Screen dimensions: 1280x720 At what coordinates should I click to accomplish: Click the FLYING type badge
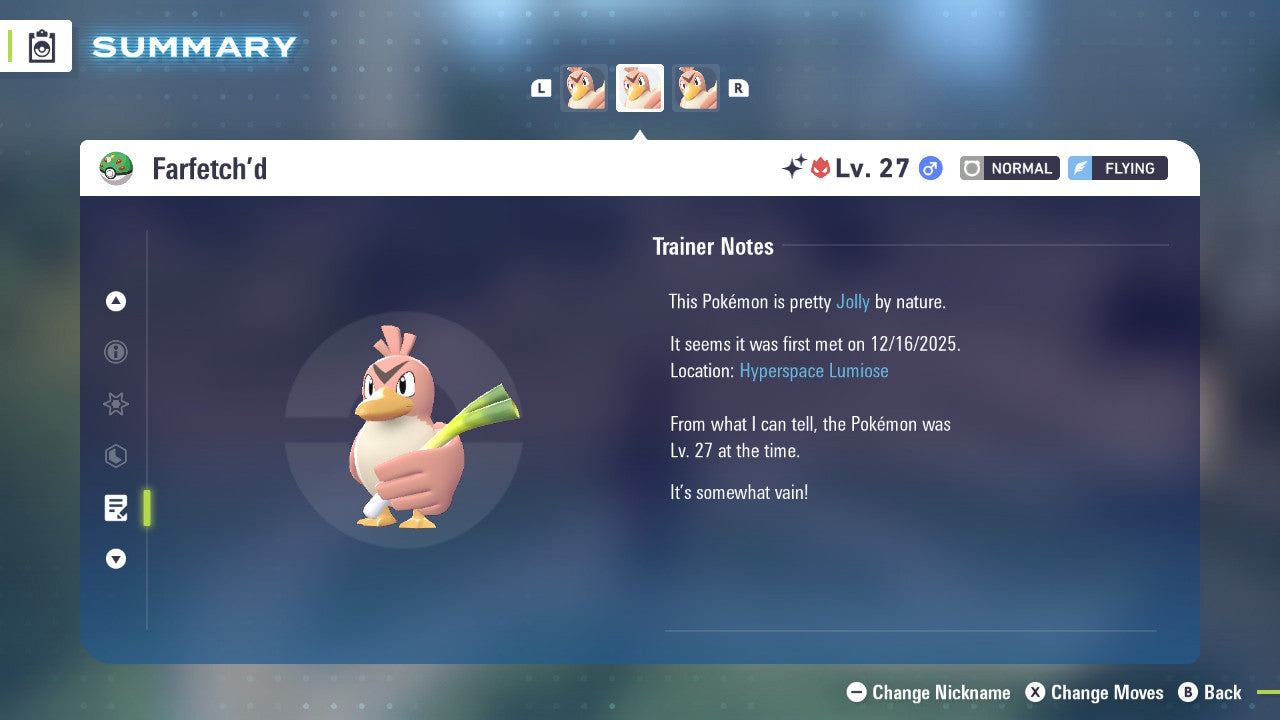point(1117,168)
